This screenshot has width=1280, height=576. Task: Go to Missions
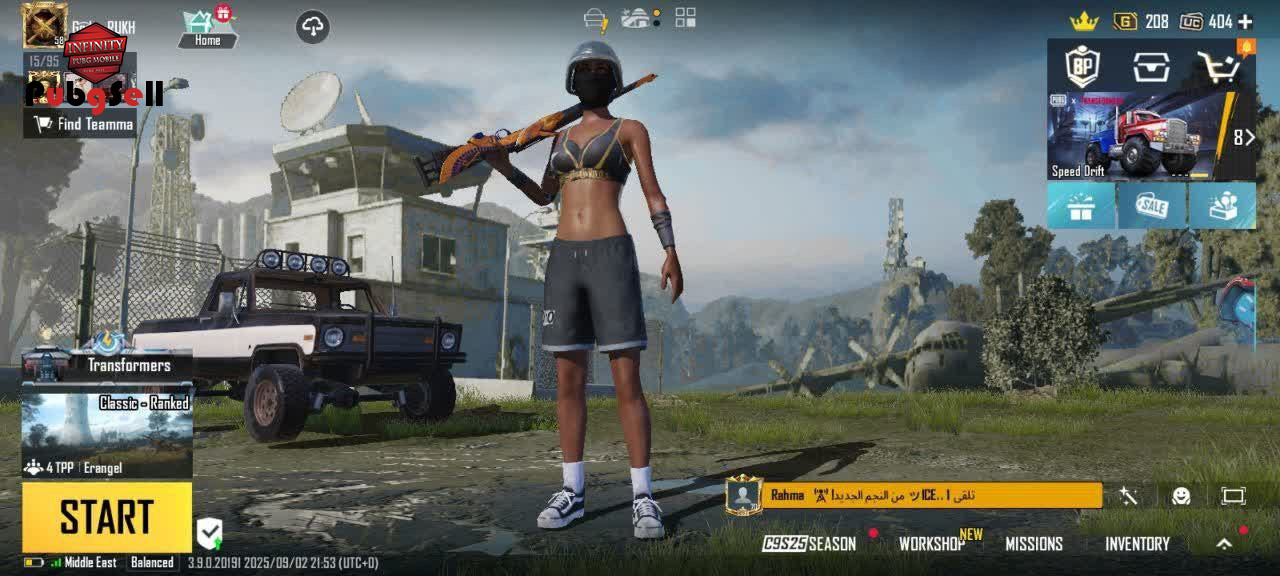[1033, 544]
